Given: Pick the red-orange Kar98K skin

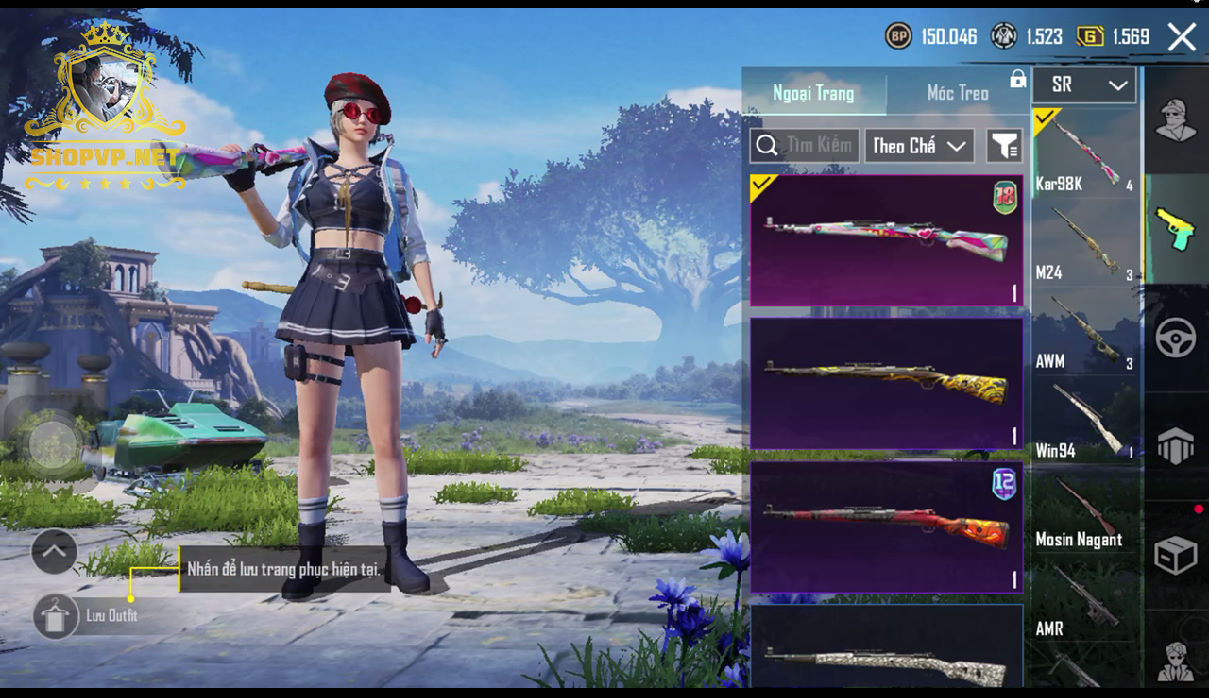Looking at the screenshot, I should pos(886,527).
